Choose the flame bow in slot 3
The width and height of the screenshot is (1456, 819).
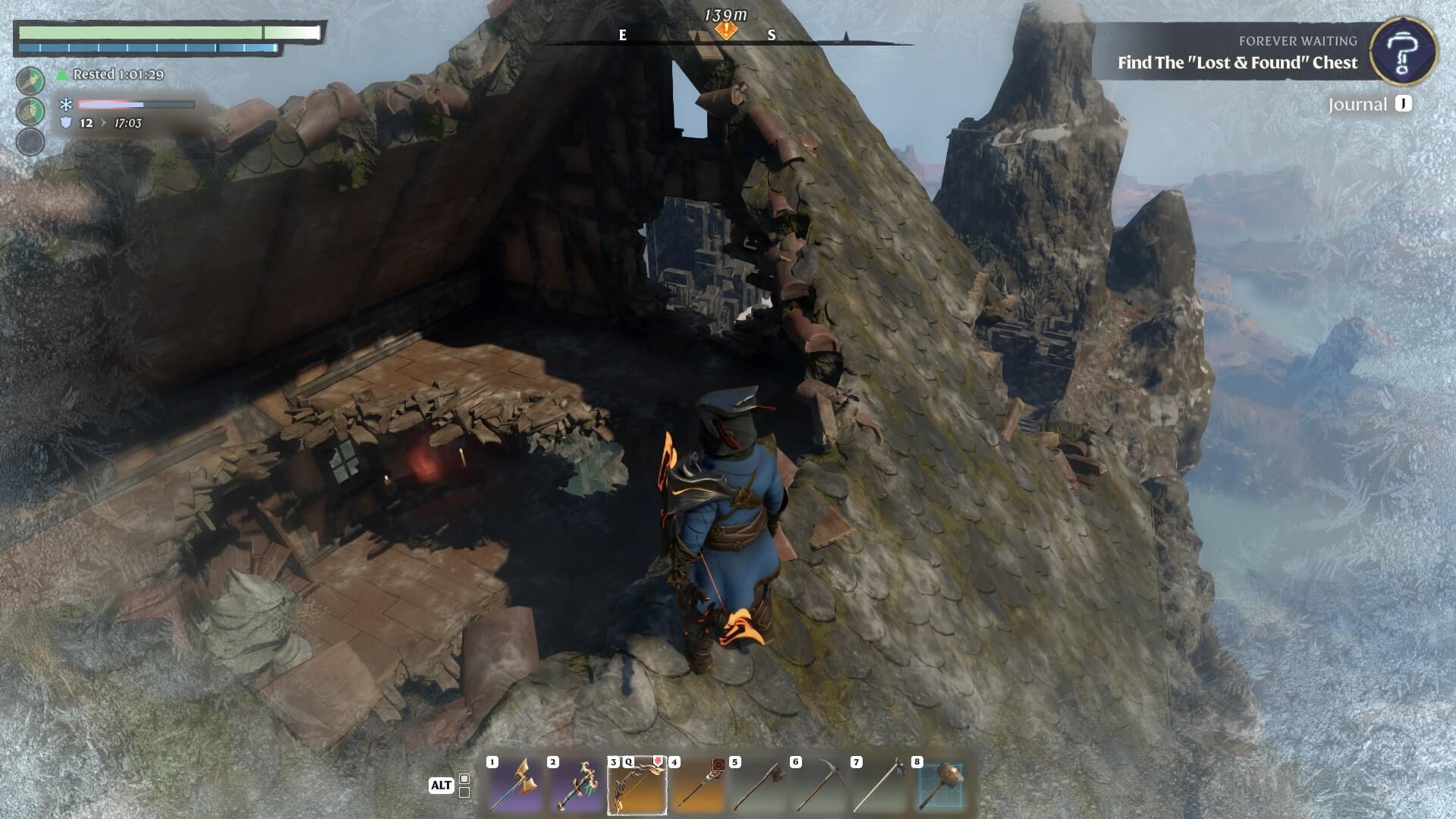[637, 786]
